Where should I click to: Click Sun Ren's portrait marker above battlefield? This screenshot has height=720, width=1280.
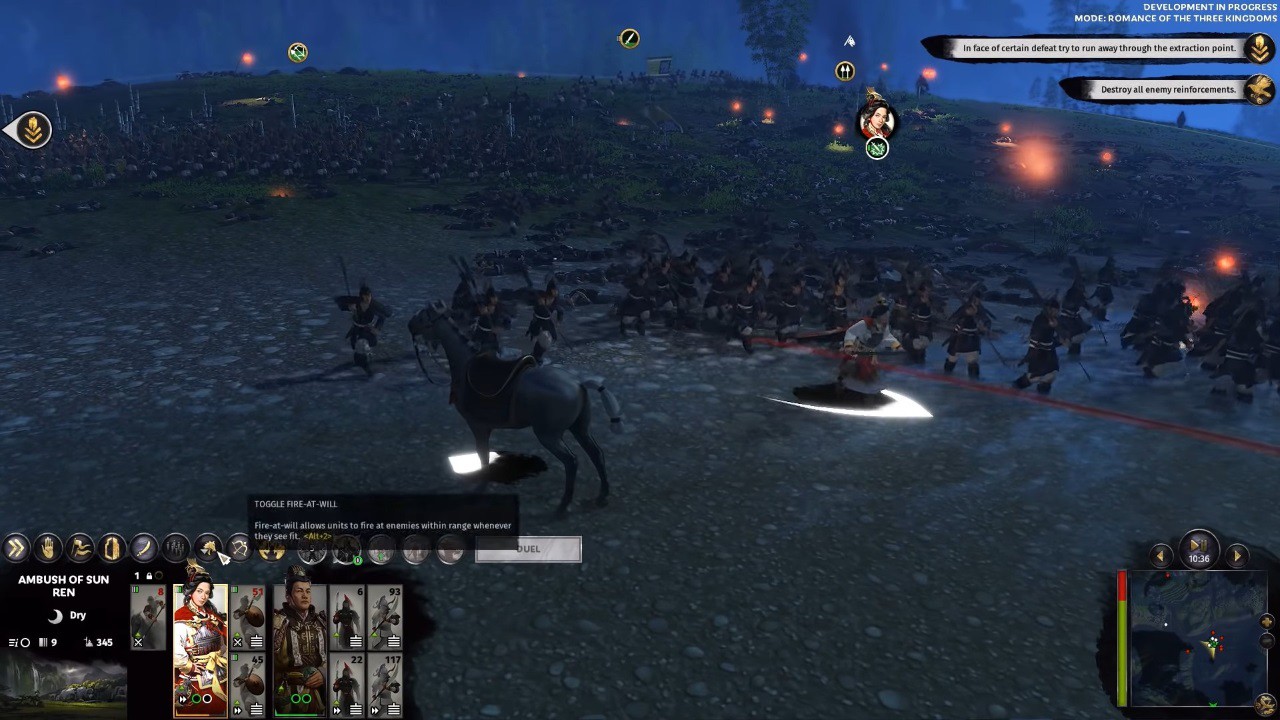click(876, 121)
